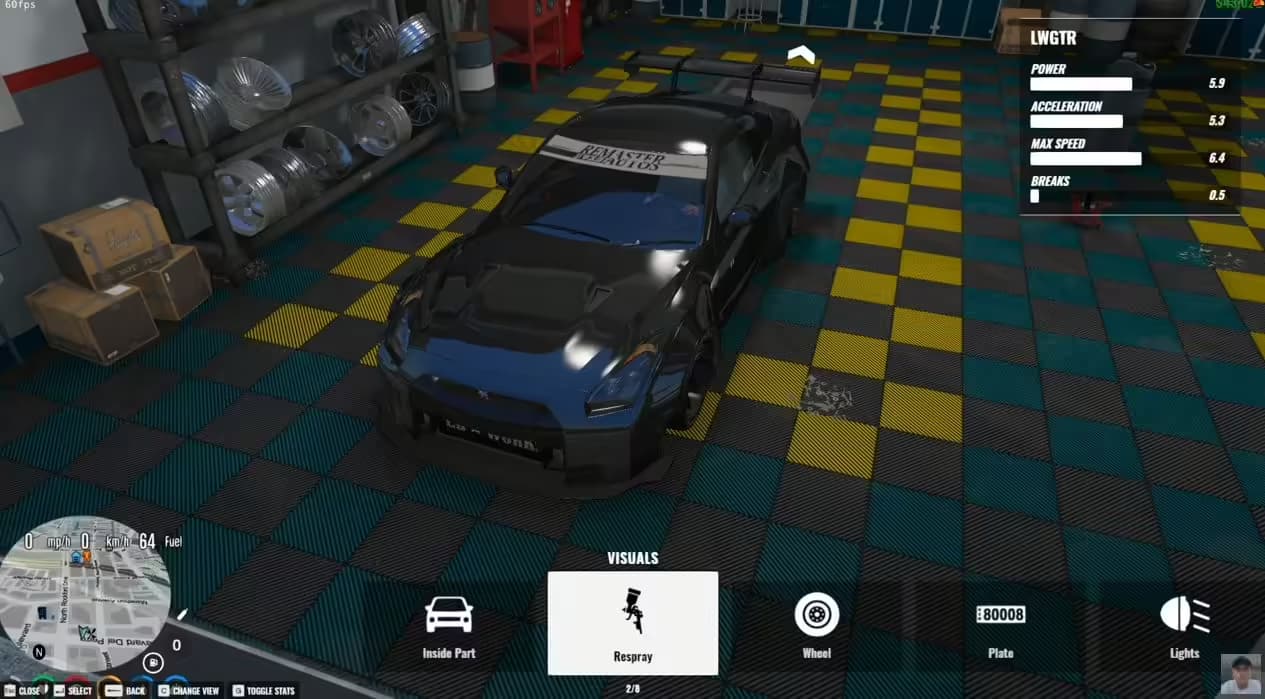Click the white up arrow above the car
The image size is (1265, 699).
click(x=801, y=55)
